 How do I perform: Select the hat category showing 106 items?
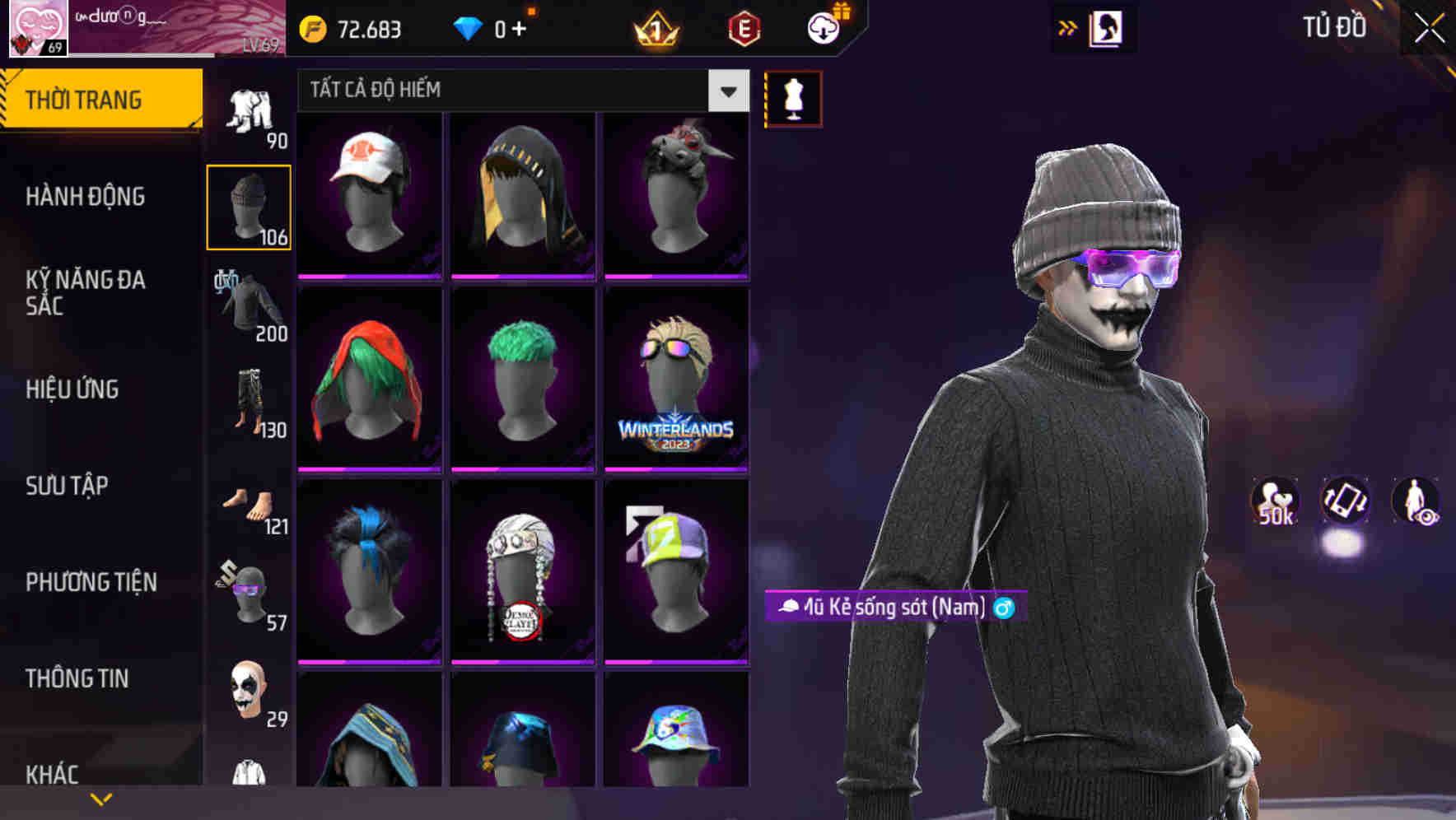[x=248, y=206]
